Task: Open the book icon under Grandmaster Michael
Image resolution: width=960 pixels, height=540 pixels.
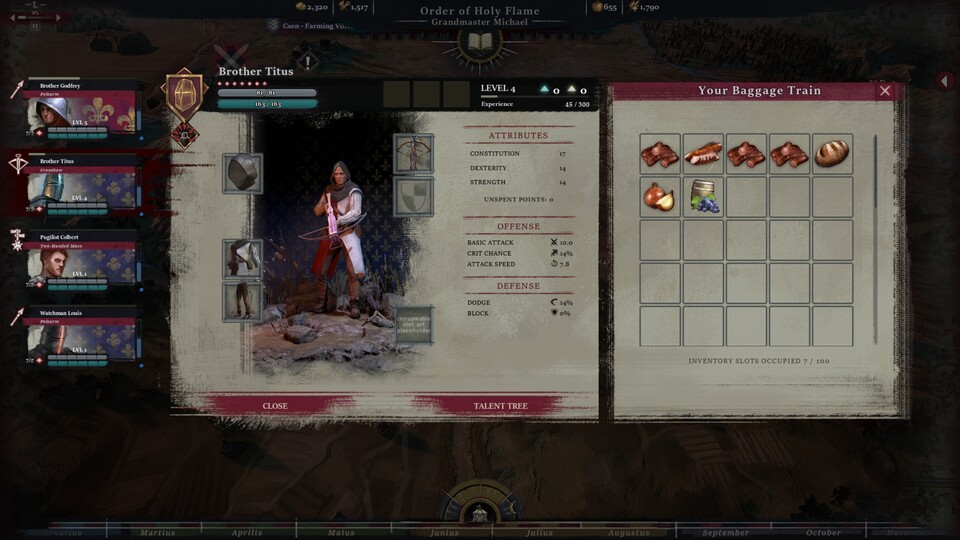Action: pyautogui.click(x=479, y=42)
